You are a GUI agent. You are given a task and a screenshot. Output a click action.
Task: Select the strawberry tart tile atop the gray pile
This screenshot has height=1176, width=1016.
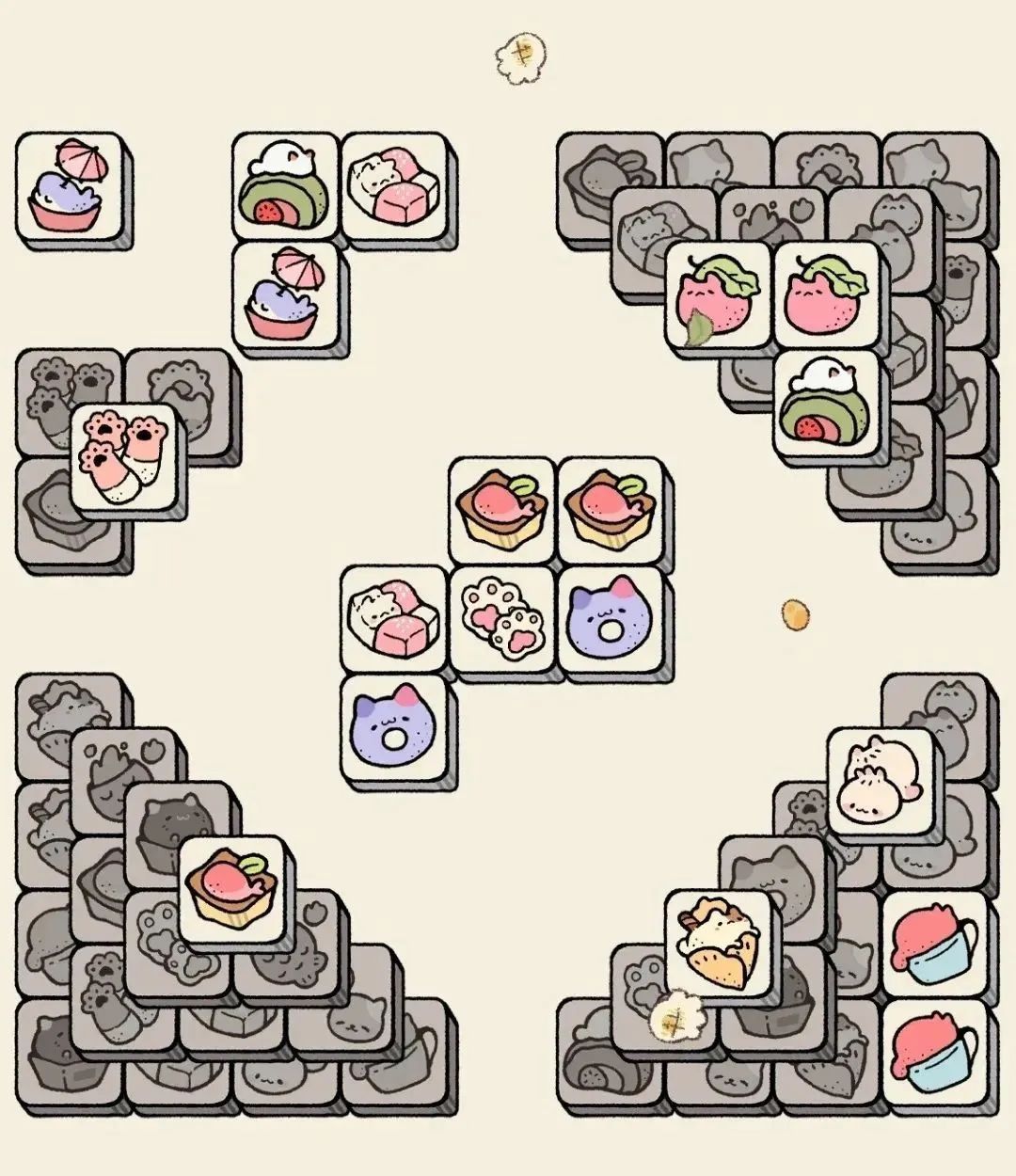tap(232, 887)
